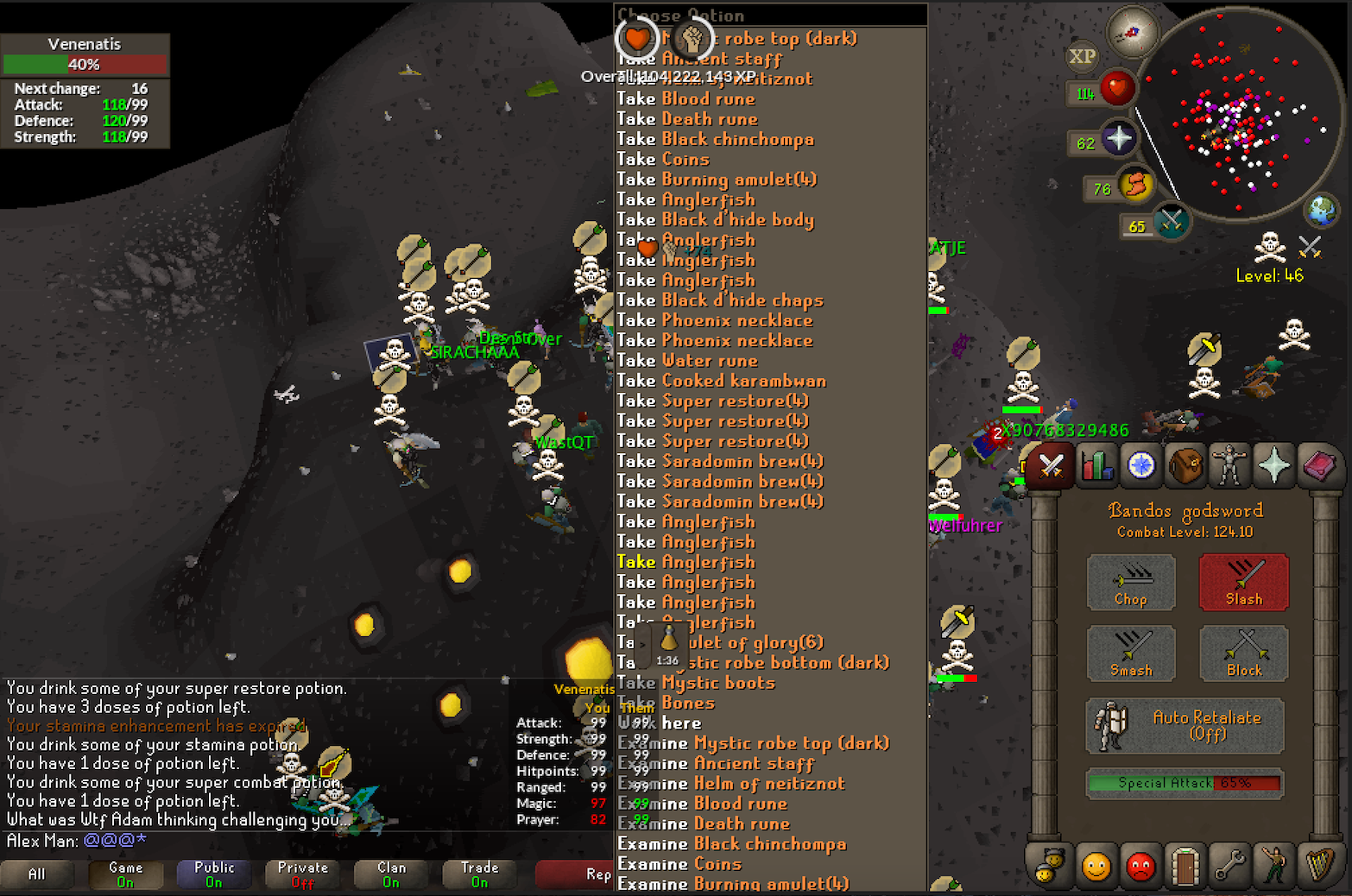Pick Take Mystic boots entry
Viewport: 1352px width, 896px height.
pos(696,683)
